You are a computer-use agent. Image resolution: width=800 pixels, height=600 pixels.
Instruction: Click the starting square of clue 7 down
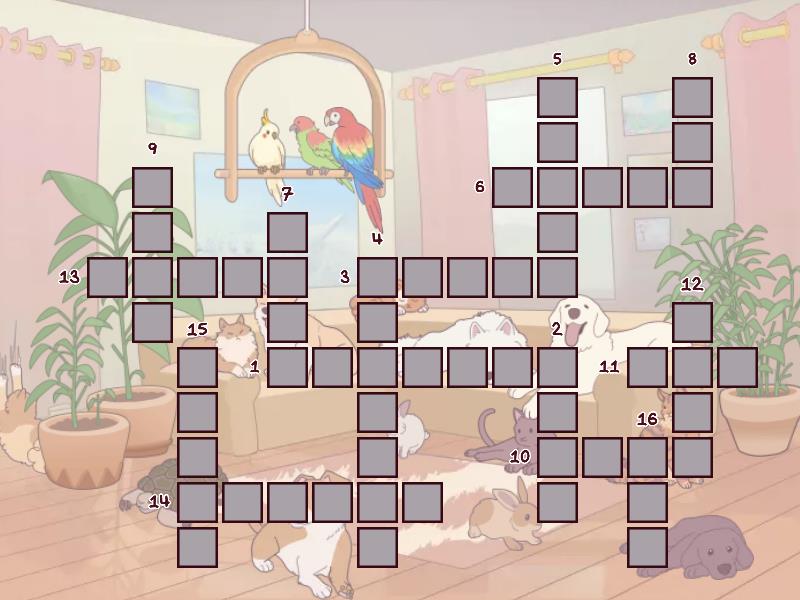coord(287,232)
